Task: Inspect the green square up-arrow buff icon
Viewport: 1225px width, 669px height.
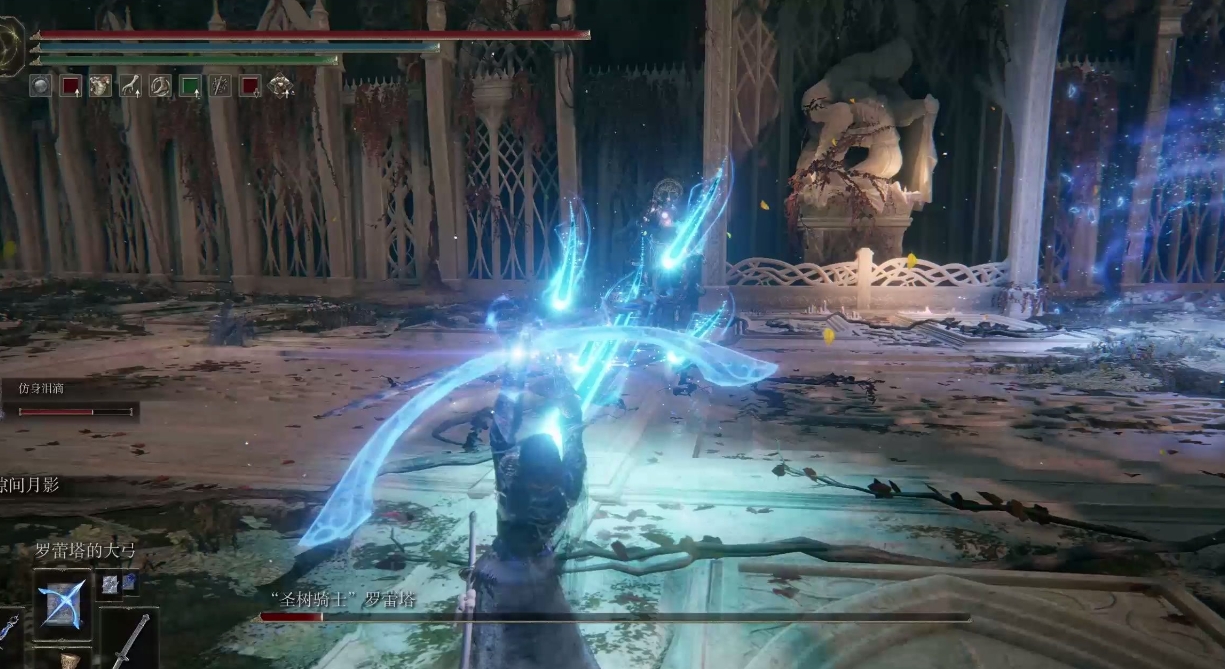Action: click(190, 86)
